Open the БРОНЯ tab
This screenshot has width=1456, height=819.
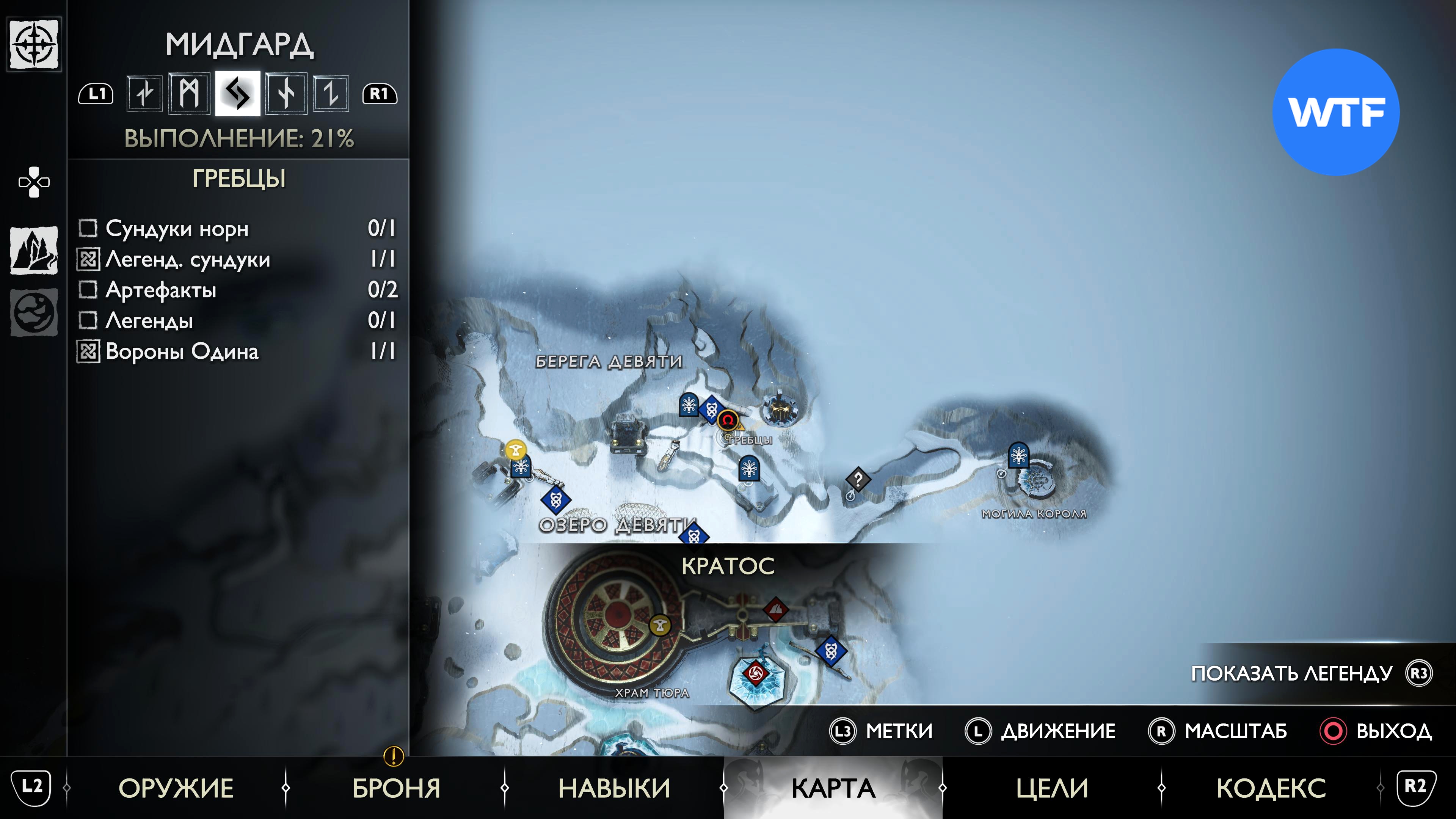(396, 788)
